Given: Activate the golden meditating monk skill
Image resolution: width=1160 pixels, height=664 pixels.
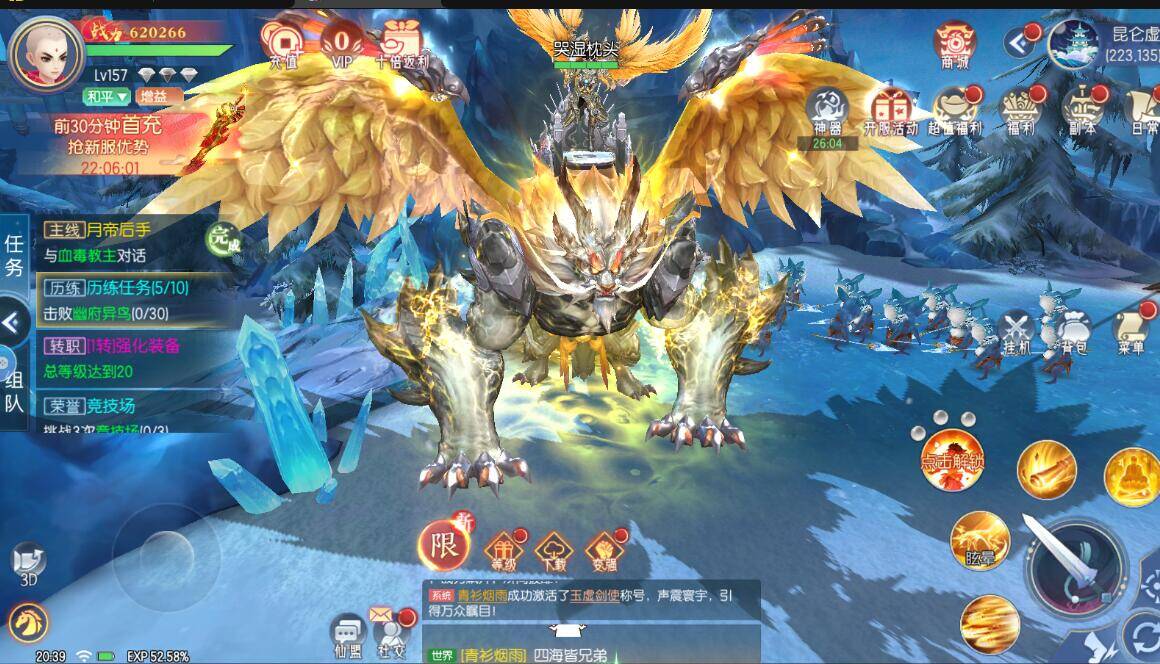Looking at the screenshot, I should (1131, 476).
